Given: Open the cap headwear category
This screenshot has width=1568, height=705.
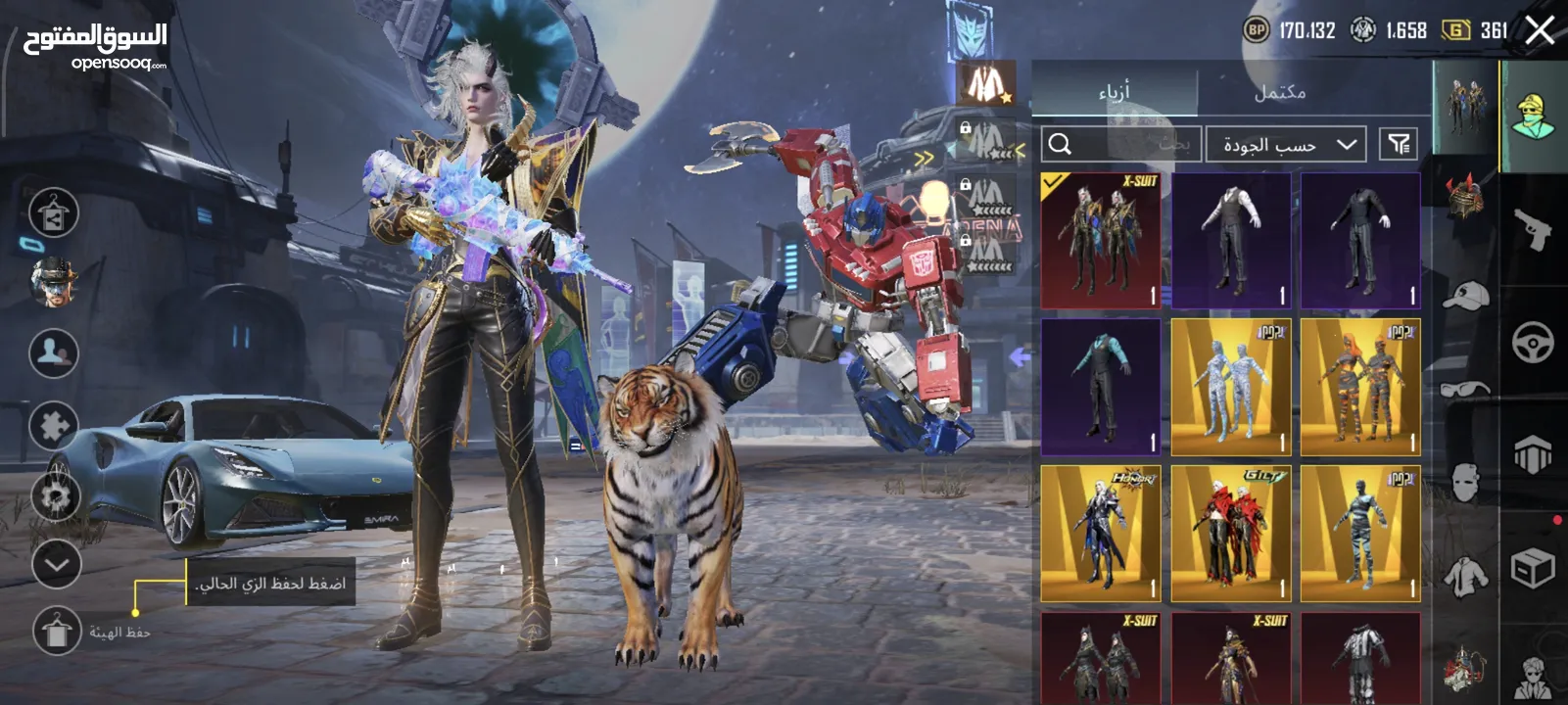Looking at the screenshot, I should point(1465,294).
